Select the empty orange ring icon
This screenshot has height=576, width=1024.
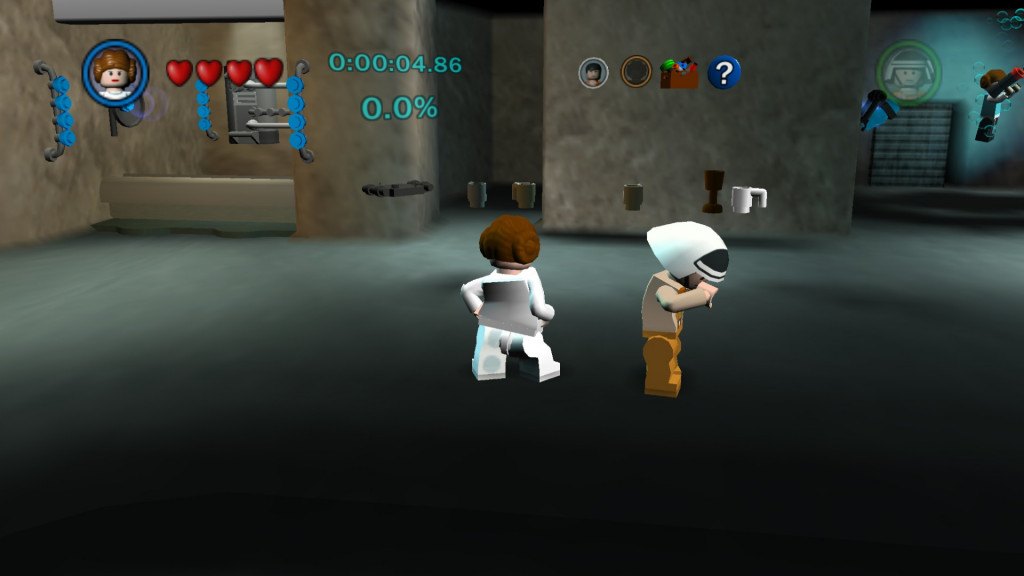(x=636, y=72)
